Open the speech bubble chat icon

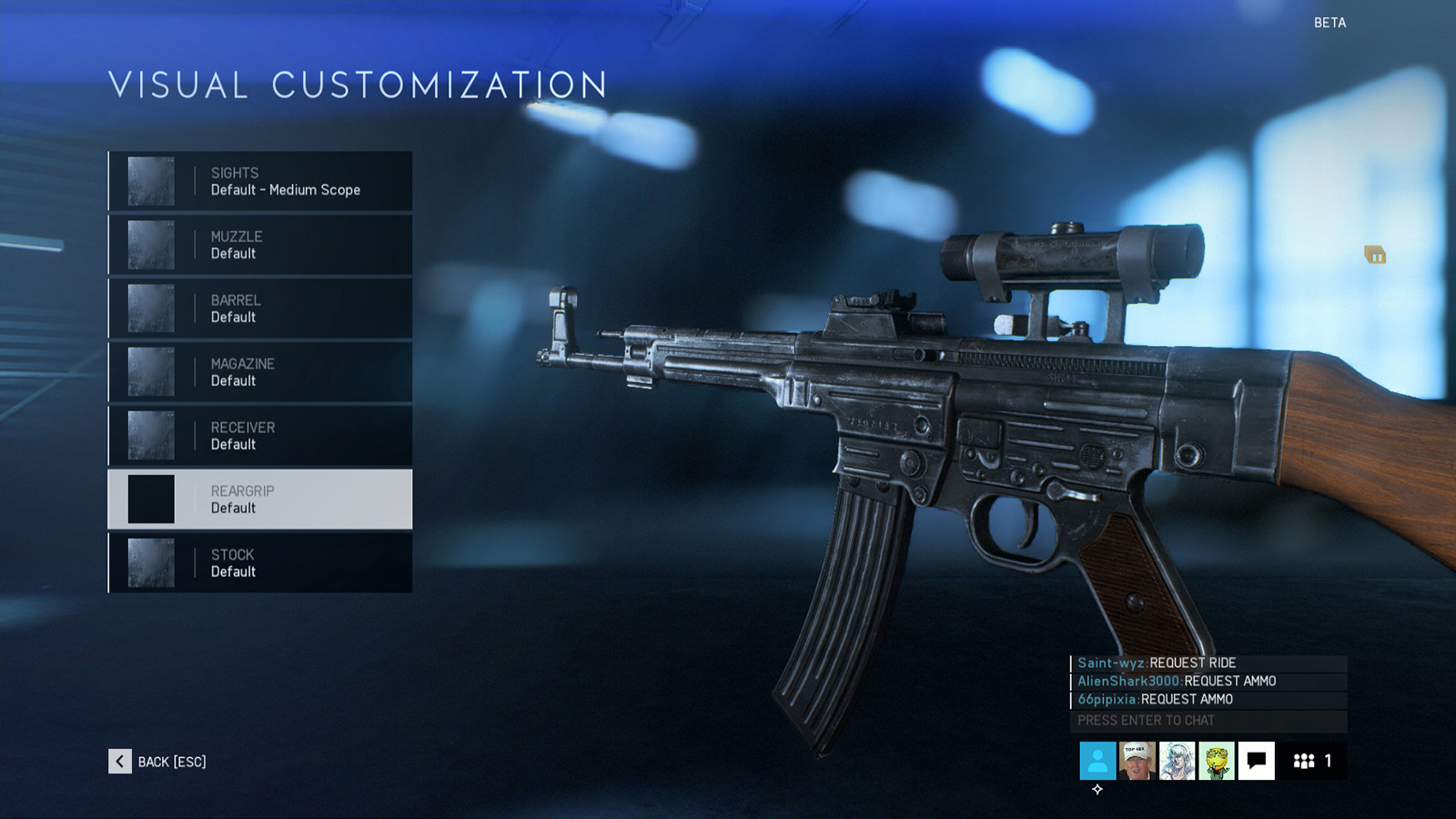click(x=1257, y=761)
